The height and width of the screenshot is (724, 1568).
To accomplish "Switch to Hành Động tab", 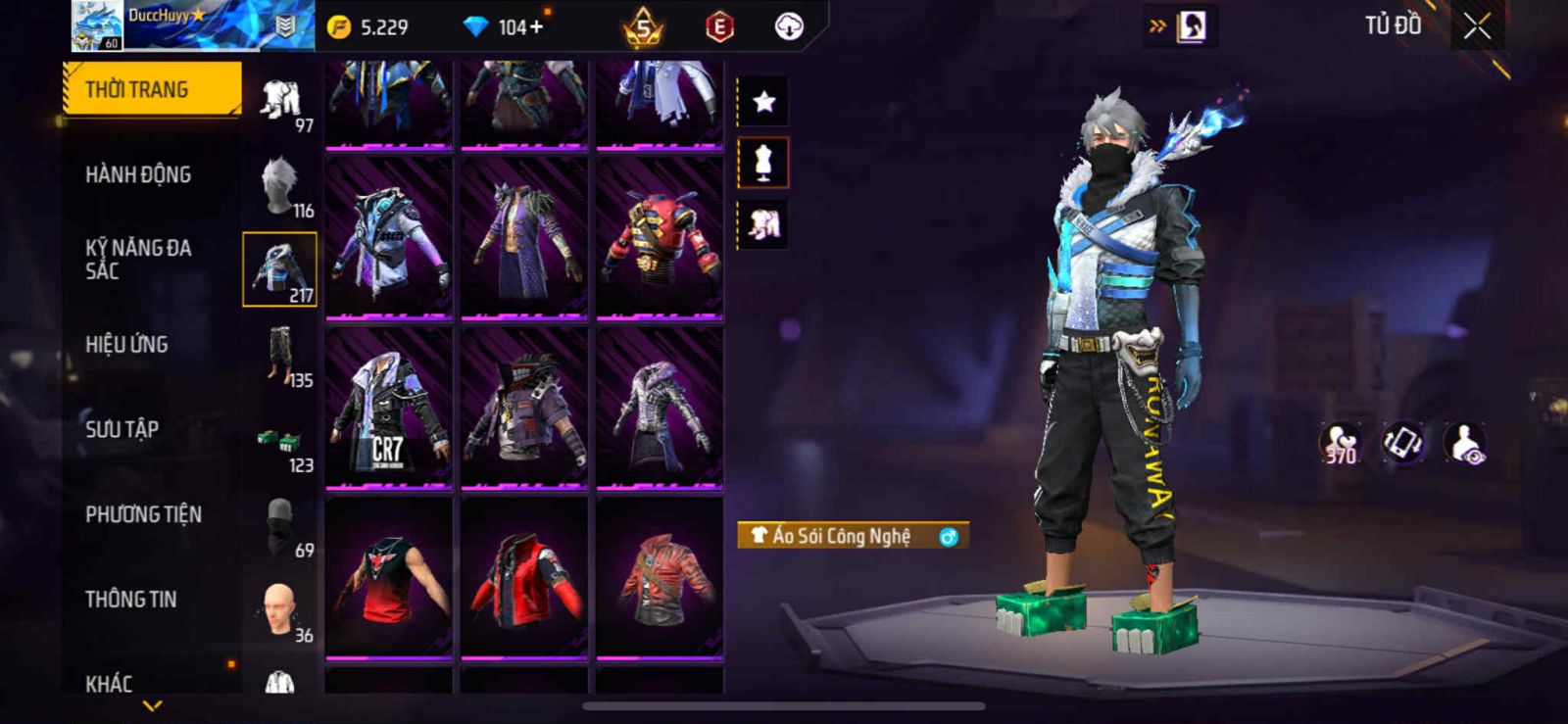I will (x=138, y=175).
